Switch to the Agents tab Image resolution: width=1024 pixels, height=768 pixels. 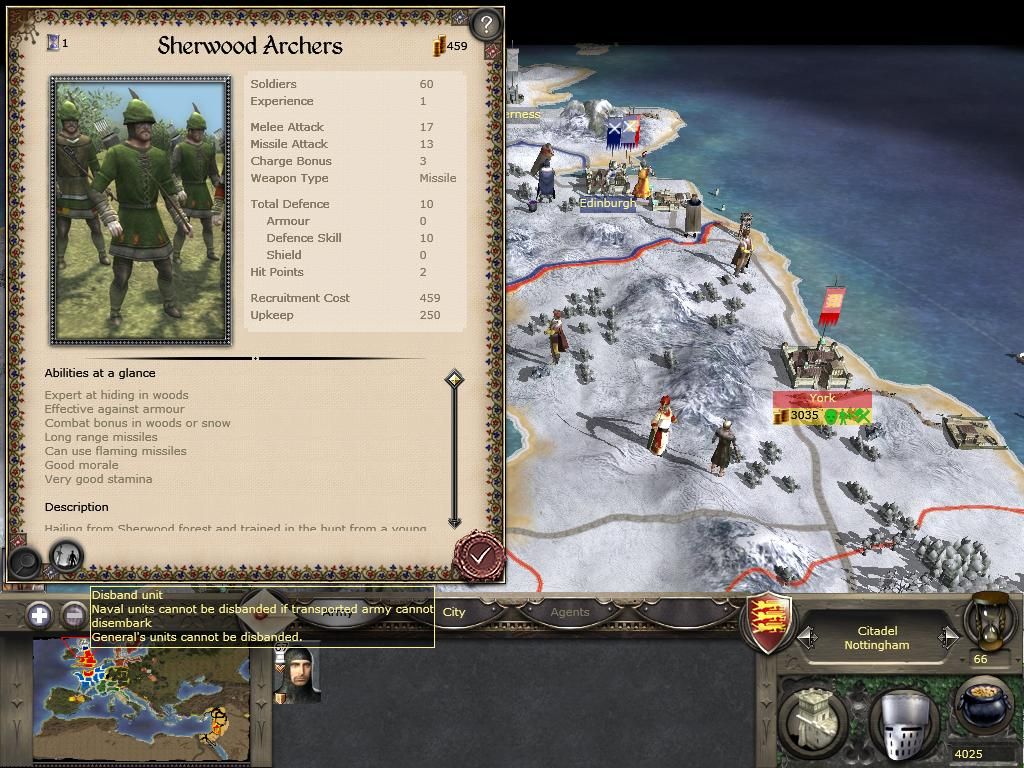pos(570,612)
